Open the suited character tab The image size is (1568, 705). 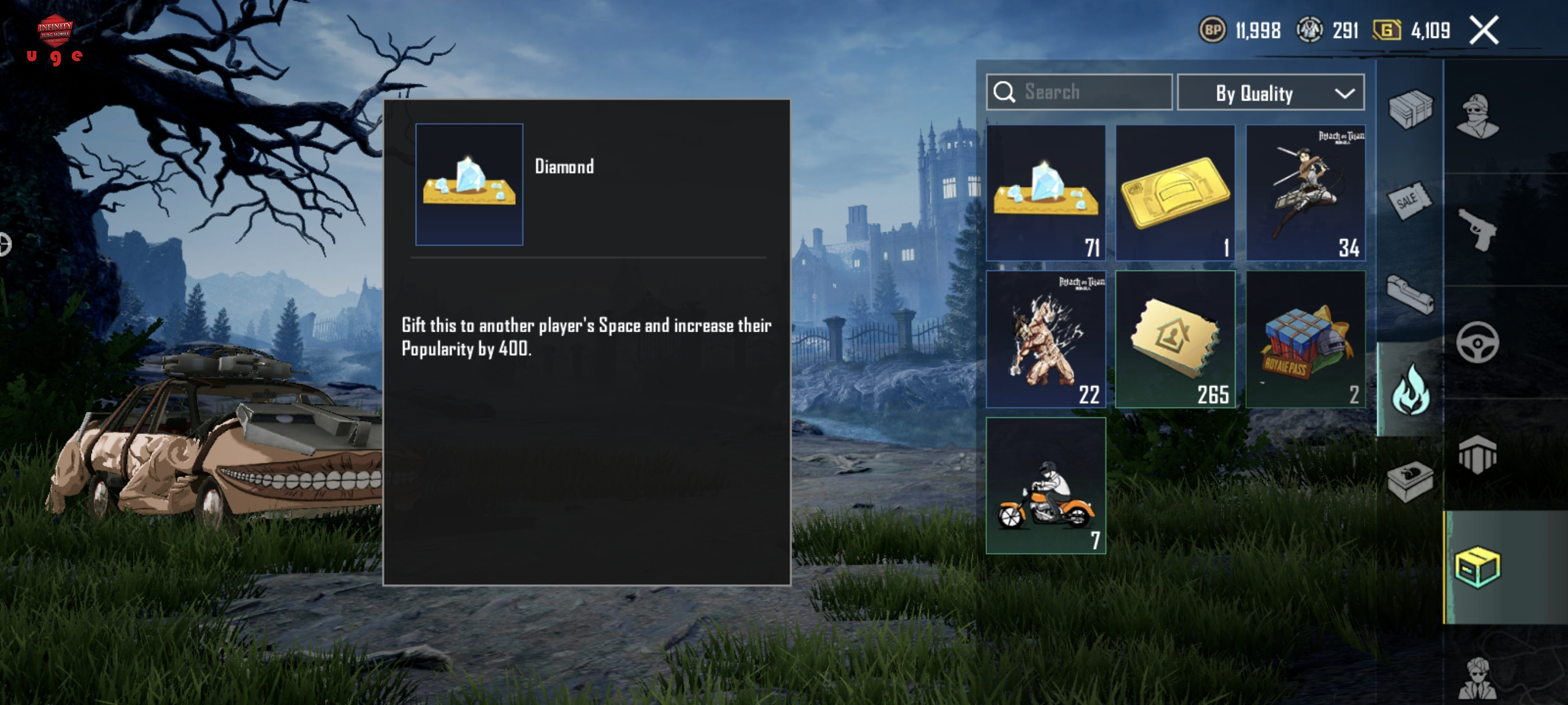coord(1477,678)
